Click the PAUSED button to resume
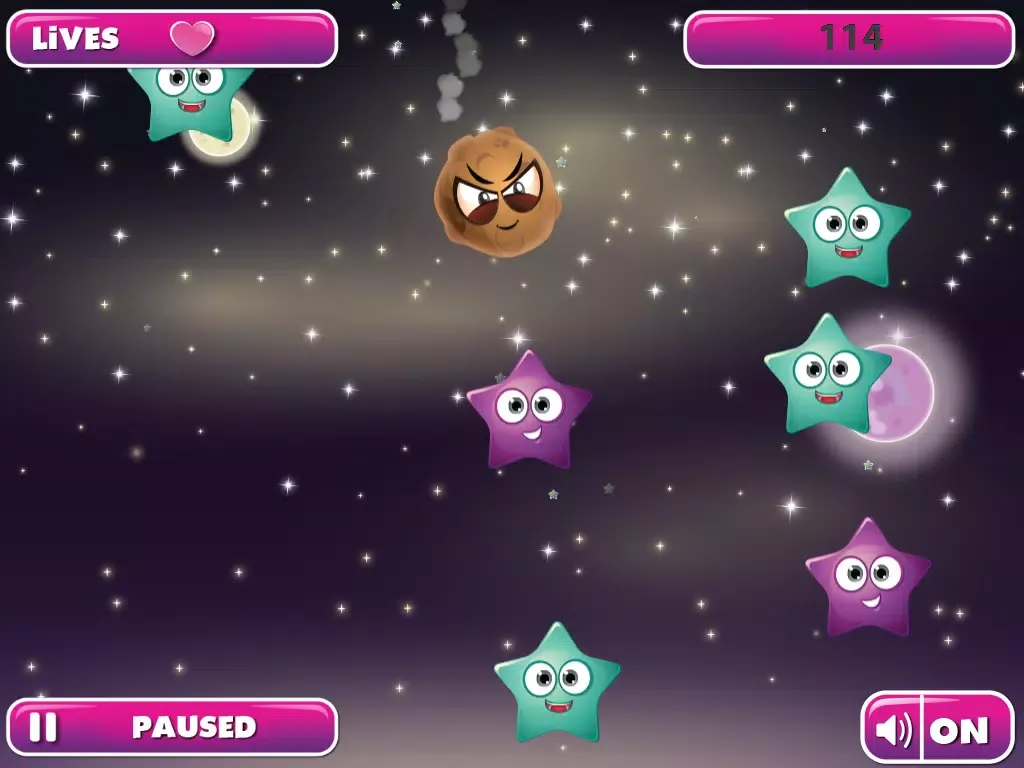 pyautogui.click(x=172, y=727)
